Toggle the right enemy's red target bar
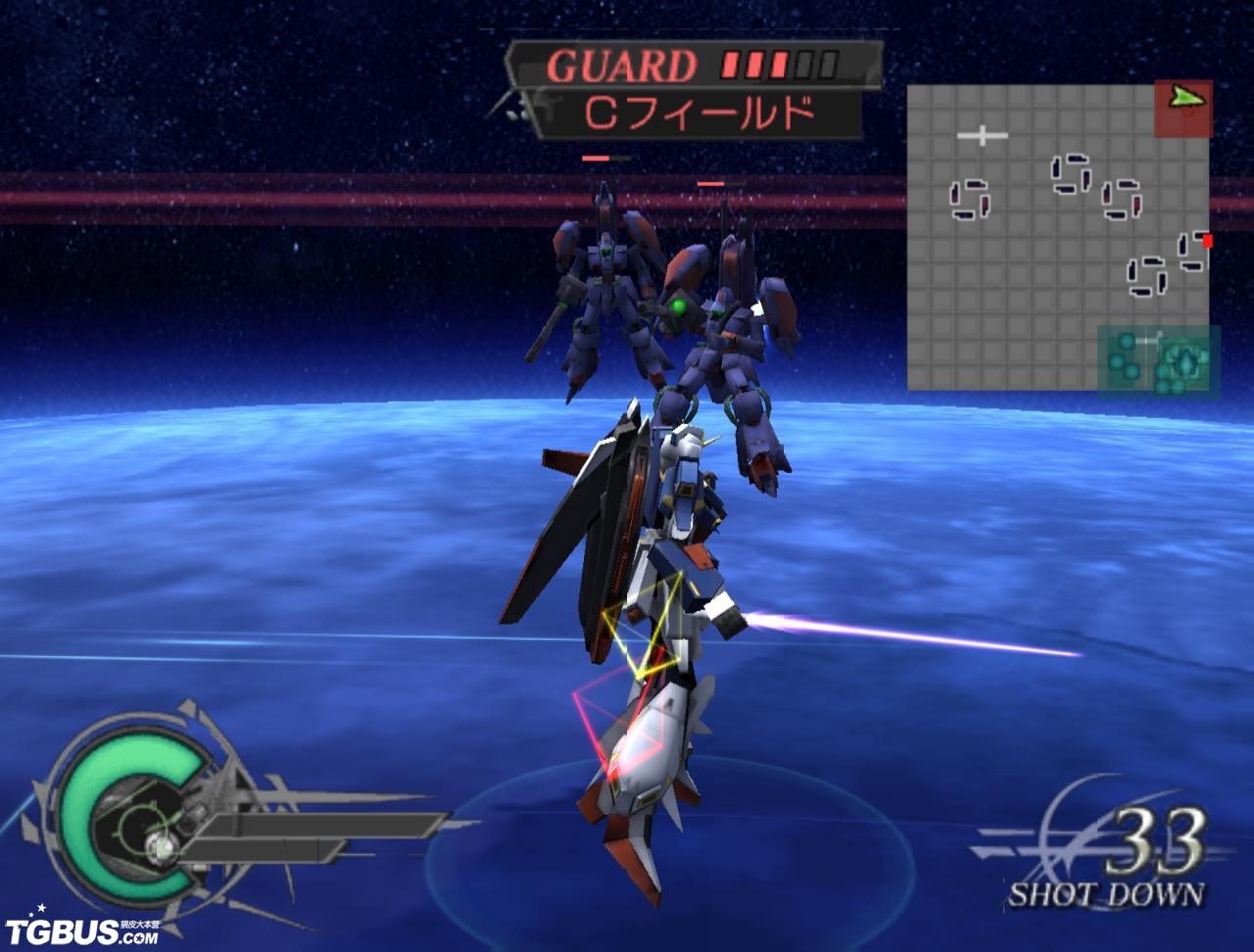This screenshot has height=952, width=1254. (712, 181)
